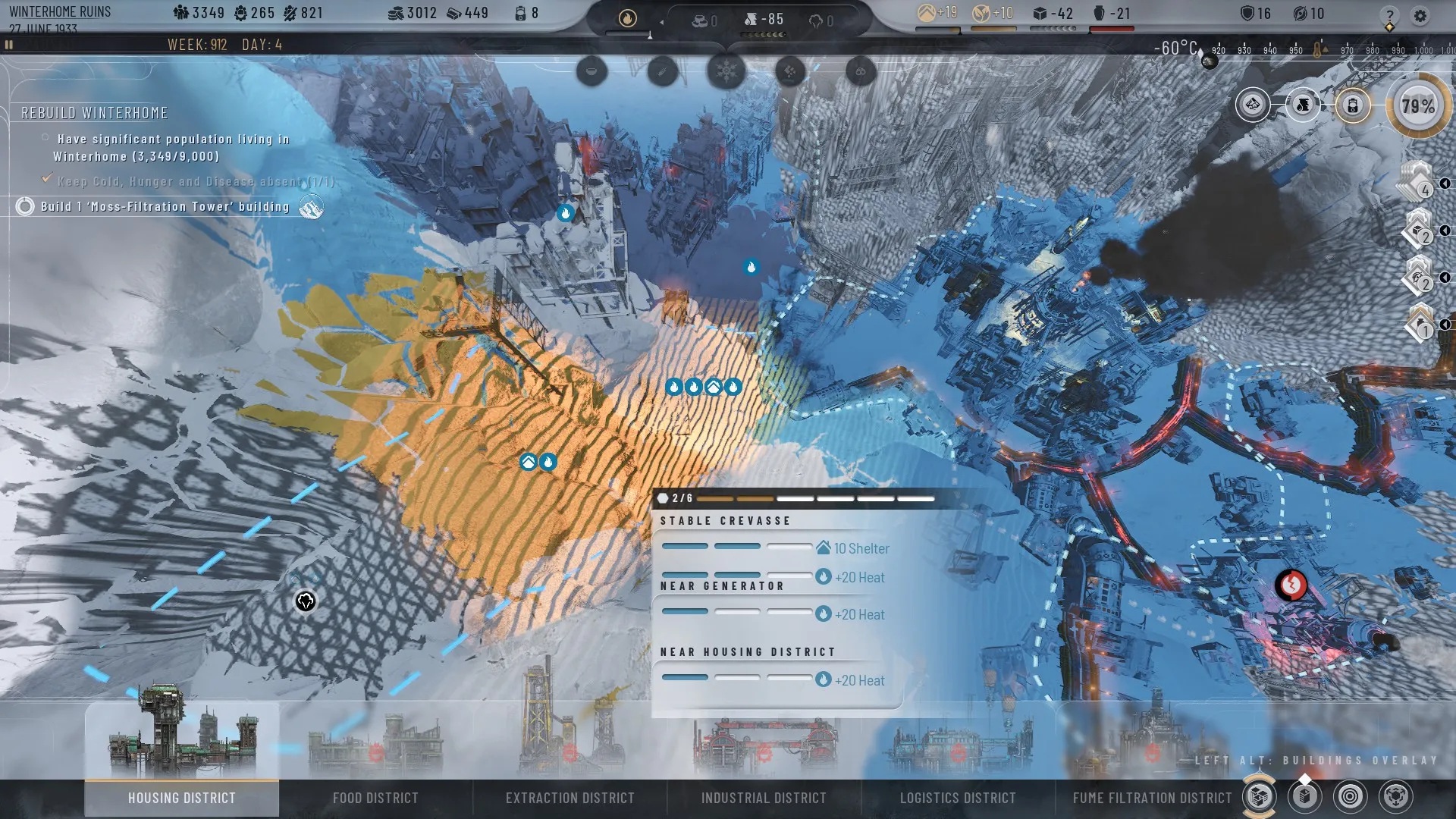
Task: Select the Logistics District tab
Action: [x=957, y=797]
